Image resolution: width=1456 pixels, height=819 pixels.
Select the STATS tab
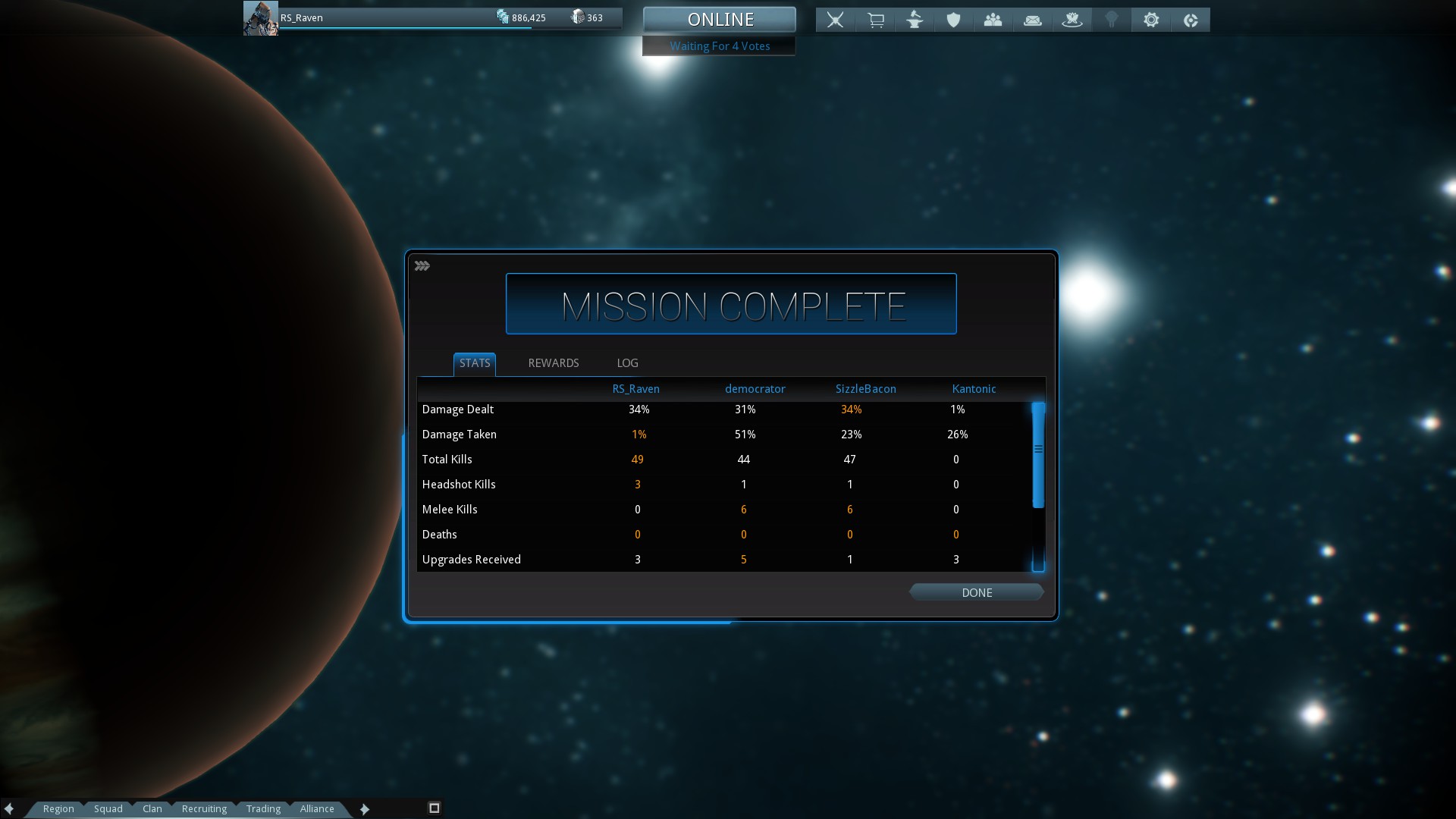(475, 363)
